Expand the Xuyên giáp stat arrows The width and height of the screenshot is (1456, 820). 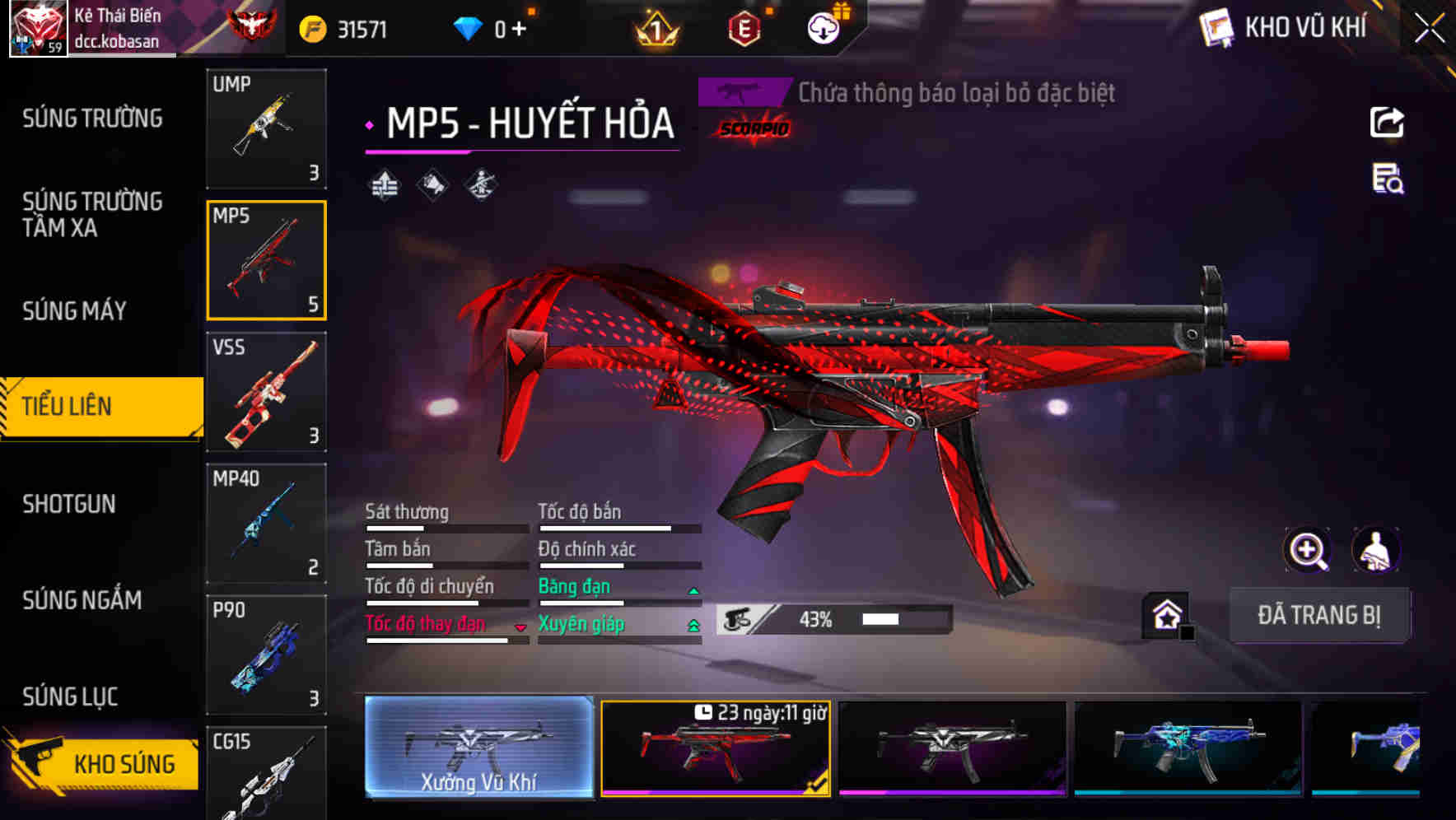[694, 624]
